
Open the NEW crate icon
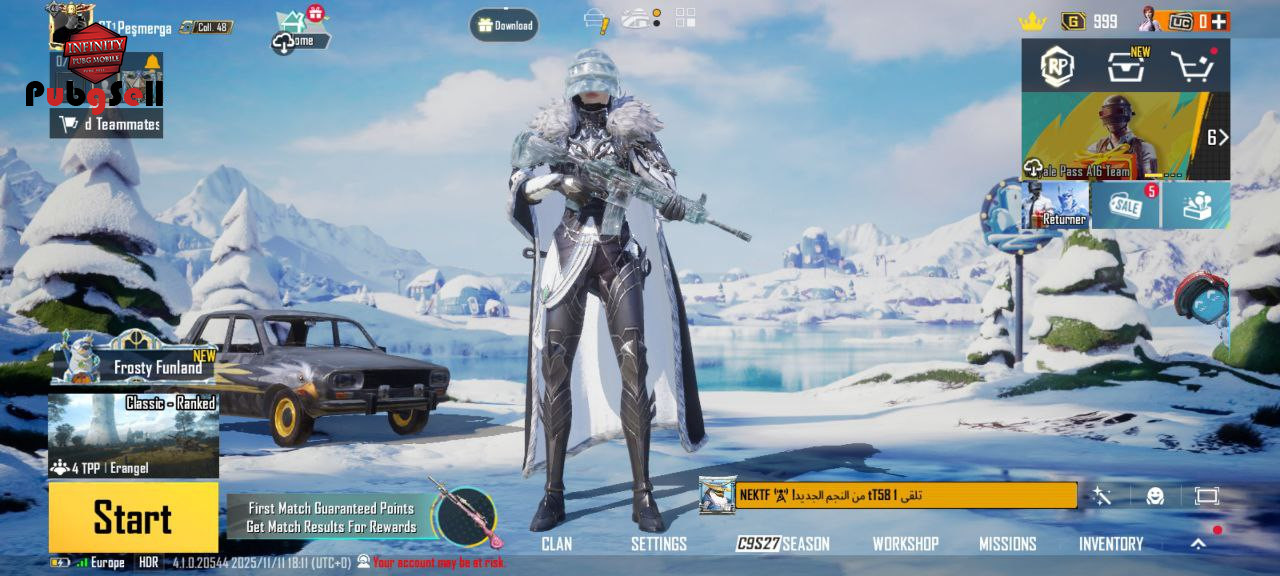point(1125,67)
